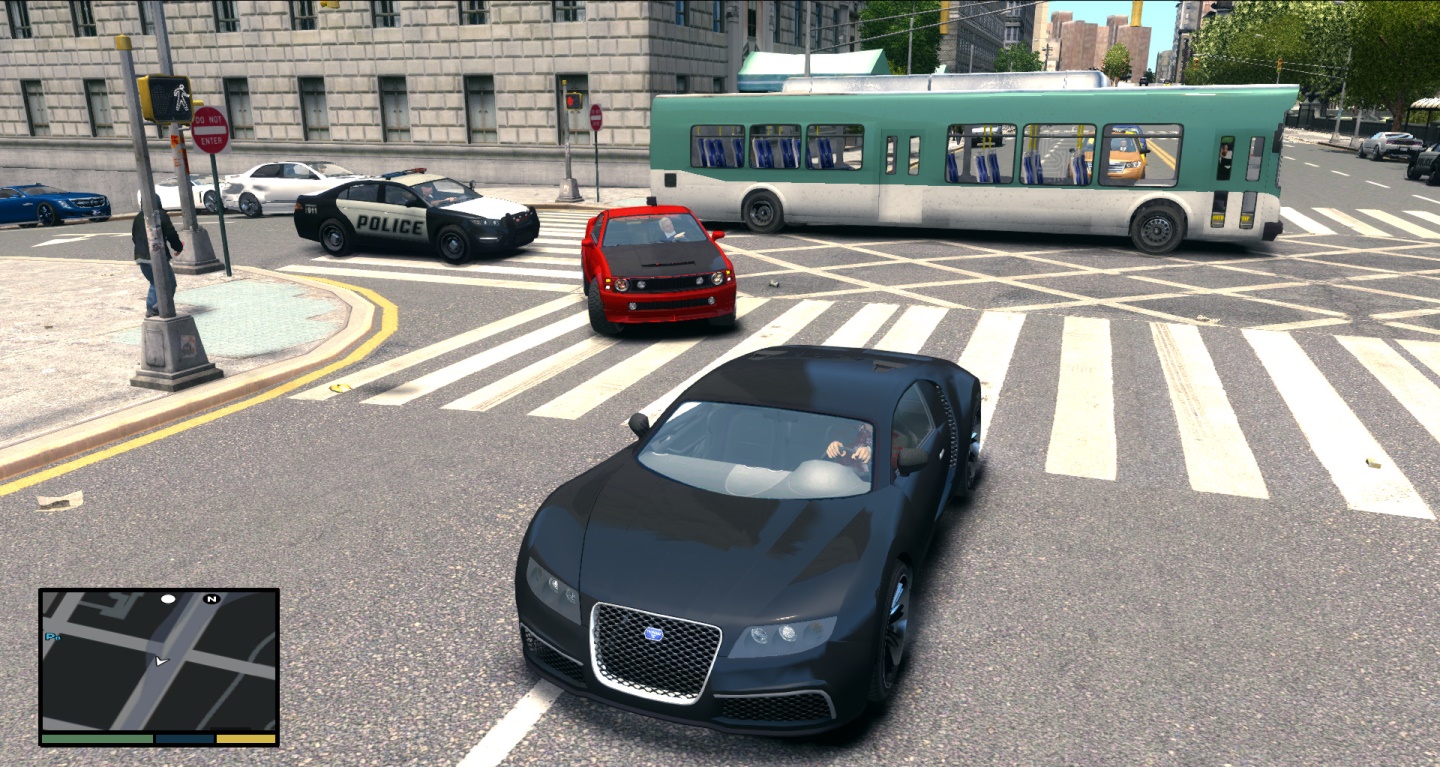The height and width of the screenshot is (767, 1440).
Task: Select the north compass marker on minimap
Action: click(211, 599)
